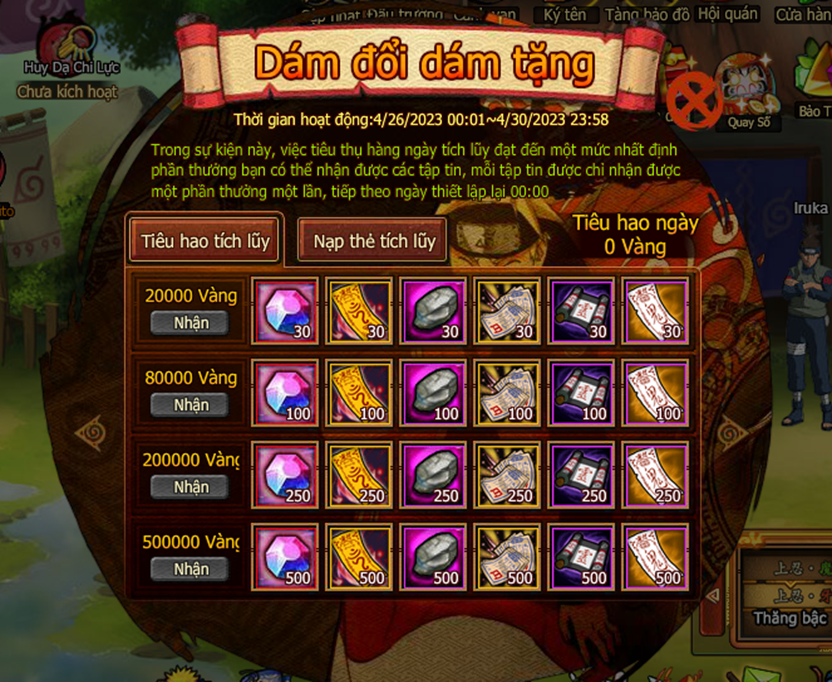
Task: Switch to the Tiêu hao tích lũy tab
Action: click(x=205, y=241)
